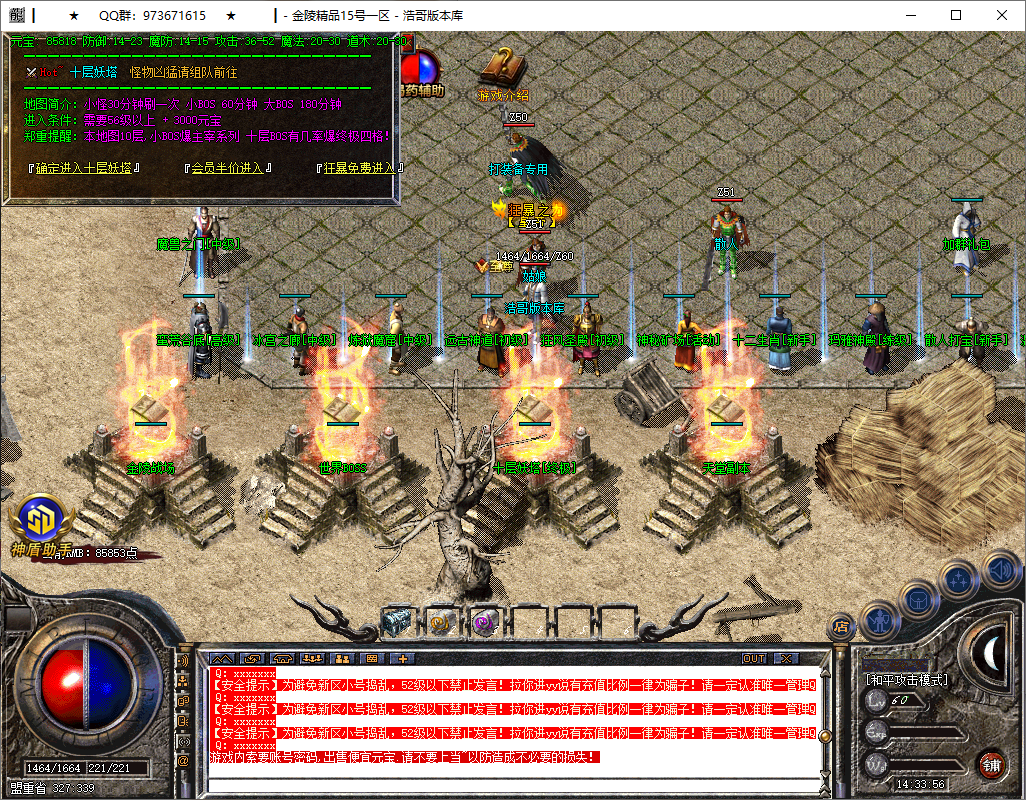
Task: Choose member half-price entry (会员半价进入)
Action: pyautogui.click(x=228, y=168)
